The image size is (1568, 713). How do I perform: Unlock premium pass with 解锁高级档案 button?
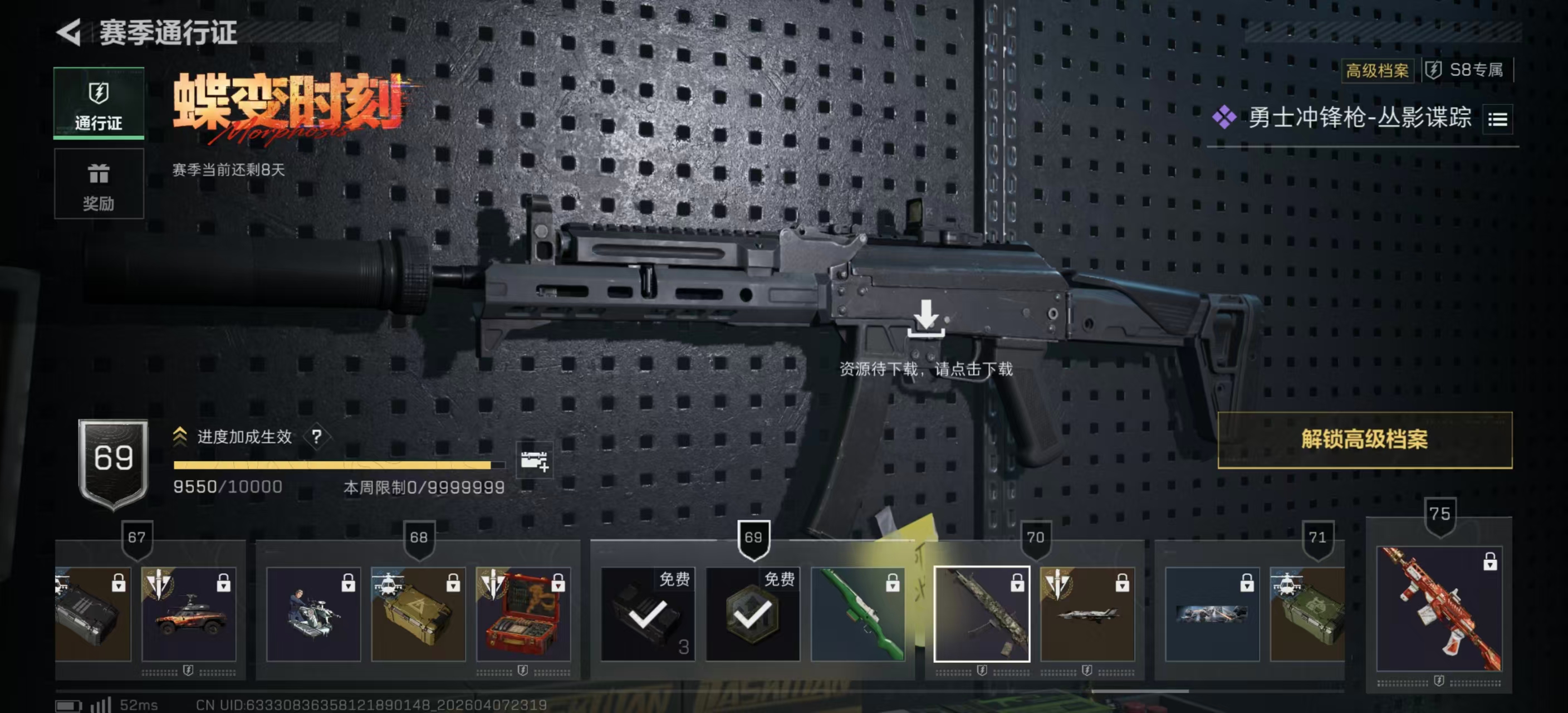pyautogui.click(x=1364, y=439)
